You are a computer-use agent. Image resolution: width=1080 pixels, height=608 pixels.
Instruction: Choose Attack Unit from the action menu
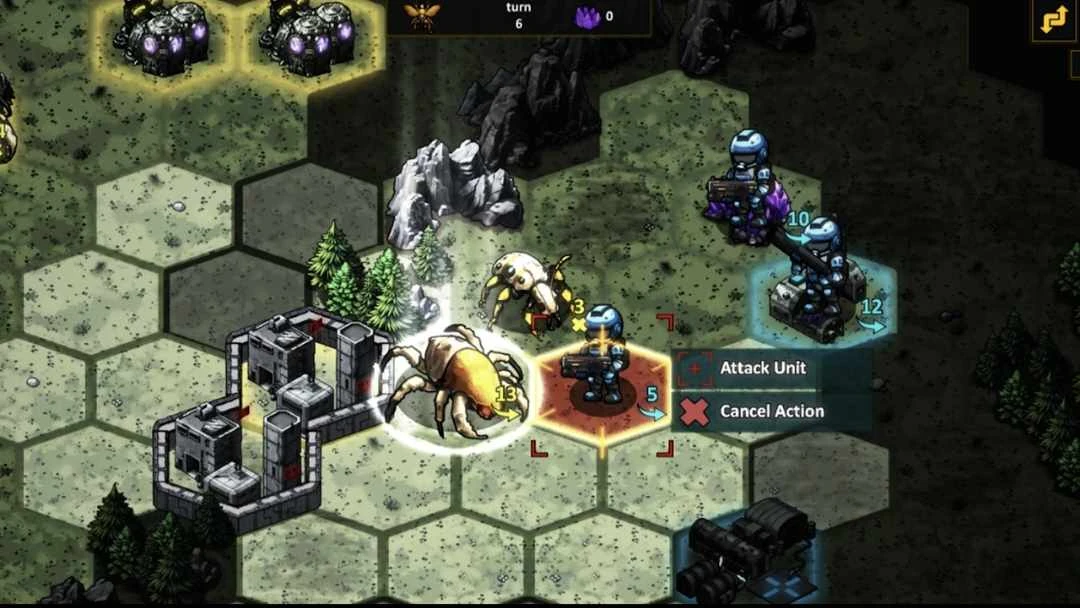point(762,368)
